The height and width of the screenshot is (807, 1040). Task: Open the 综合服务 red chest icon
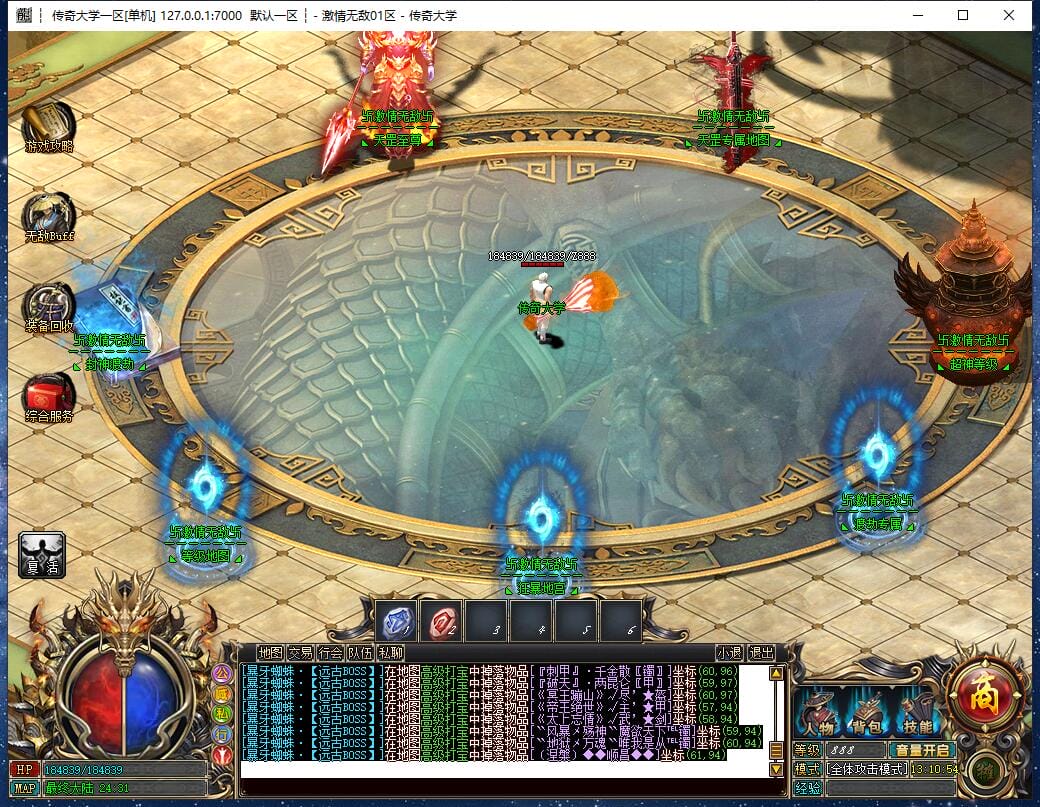(x=48, y=394)
